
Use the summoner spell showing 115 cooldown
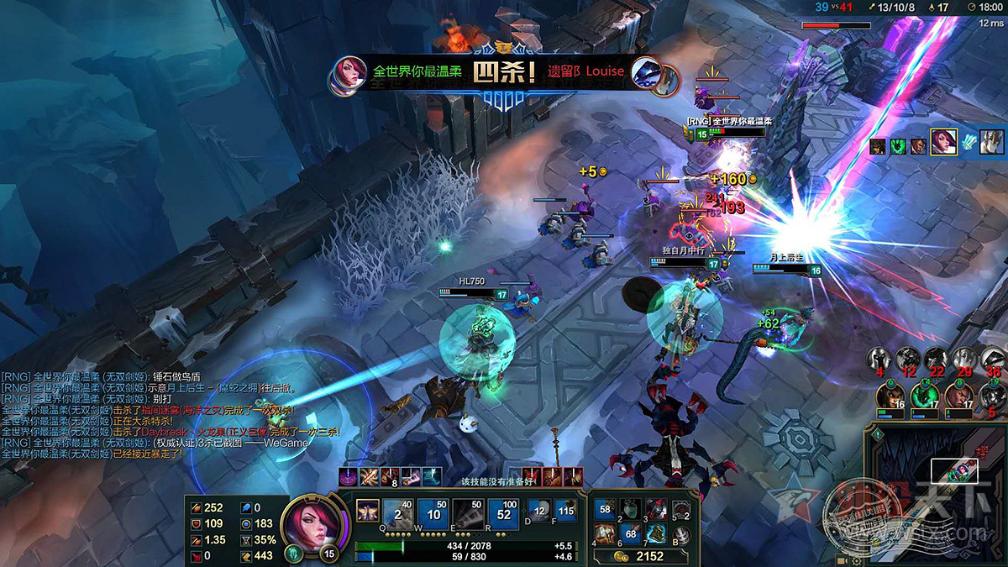tap(566, 511)
